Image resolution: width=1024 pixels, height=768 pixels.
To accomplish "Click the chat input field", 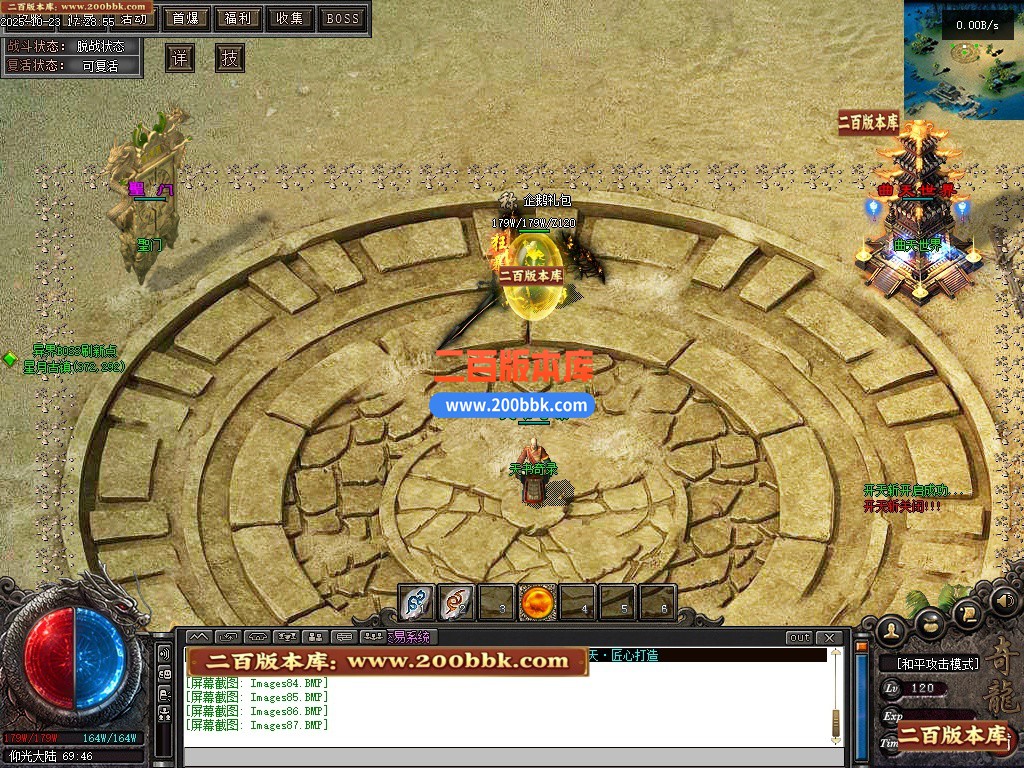I will click(x=510, y=757).
